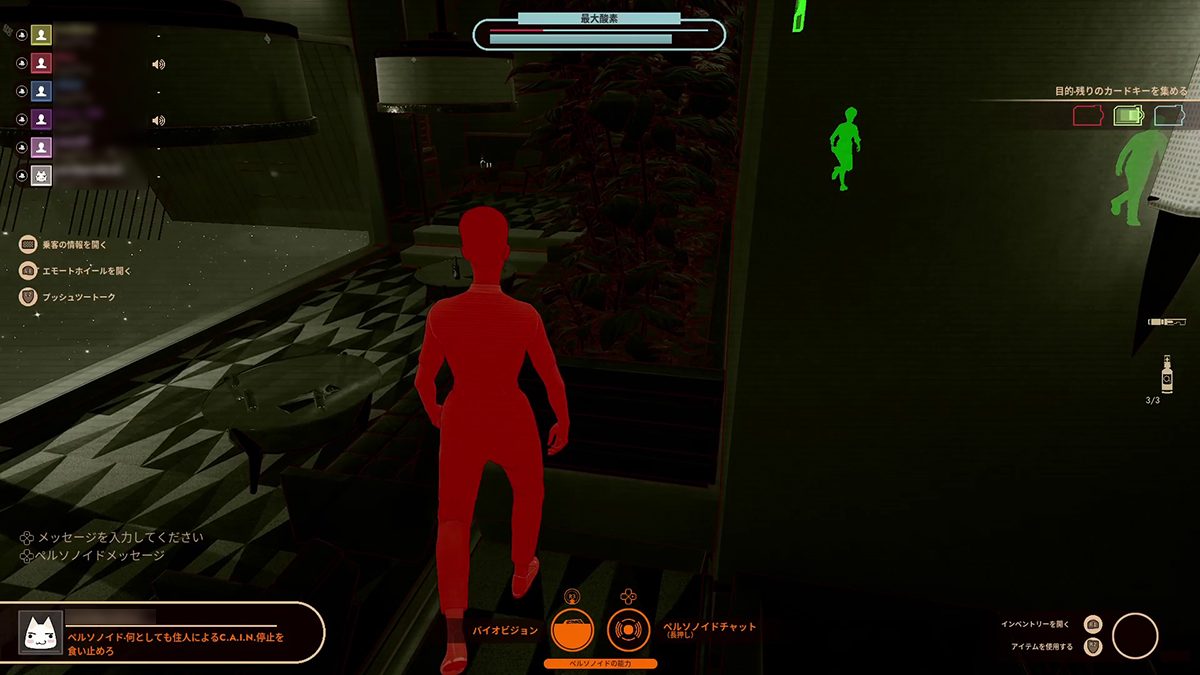Select the syringe tool item icon

tap(1166, 322)
